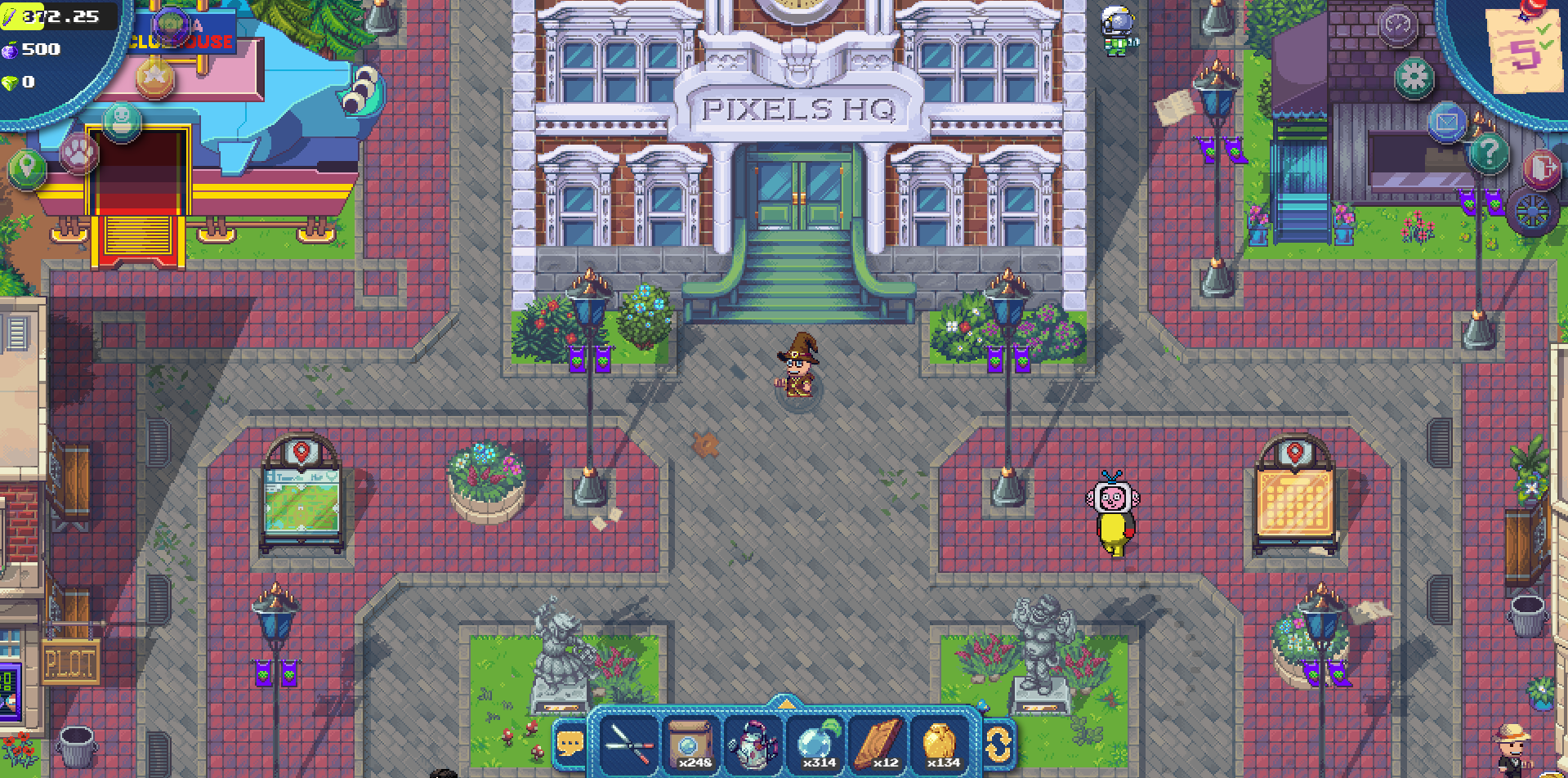Viewport: 1568px width, 778px height.
Task: Select the golden sack slot with x134
Action: [940, 744]
